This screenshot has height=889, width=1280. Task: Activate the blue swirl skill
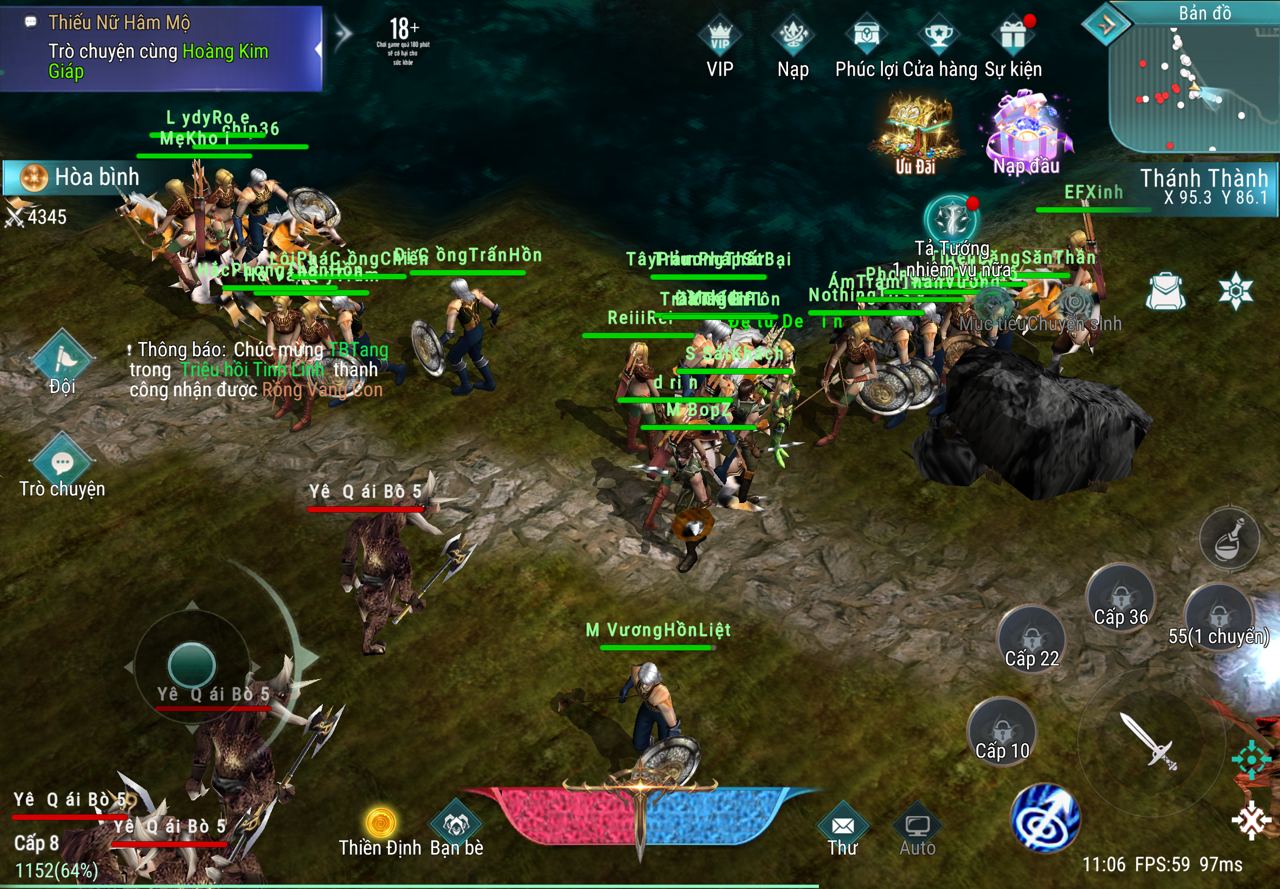(x=1044, y=817)
